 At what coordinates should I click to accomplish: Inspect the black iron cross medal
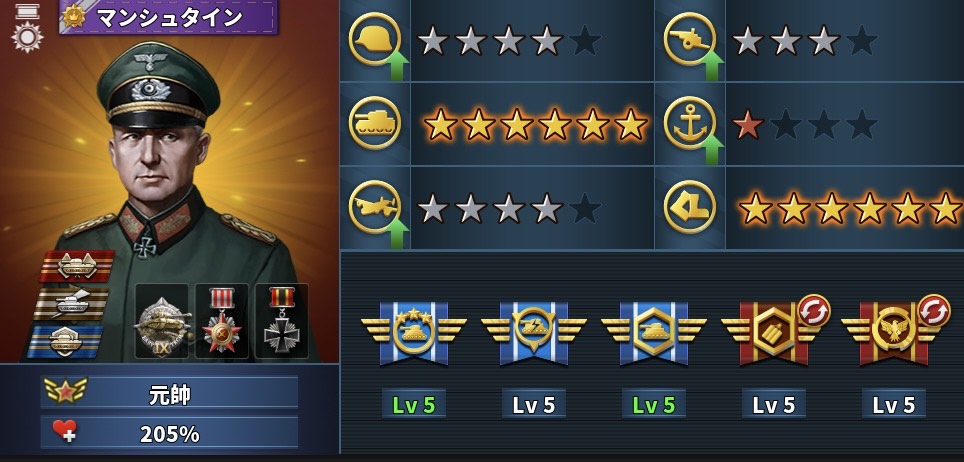[281, 322]
